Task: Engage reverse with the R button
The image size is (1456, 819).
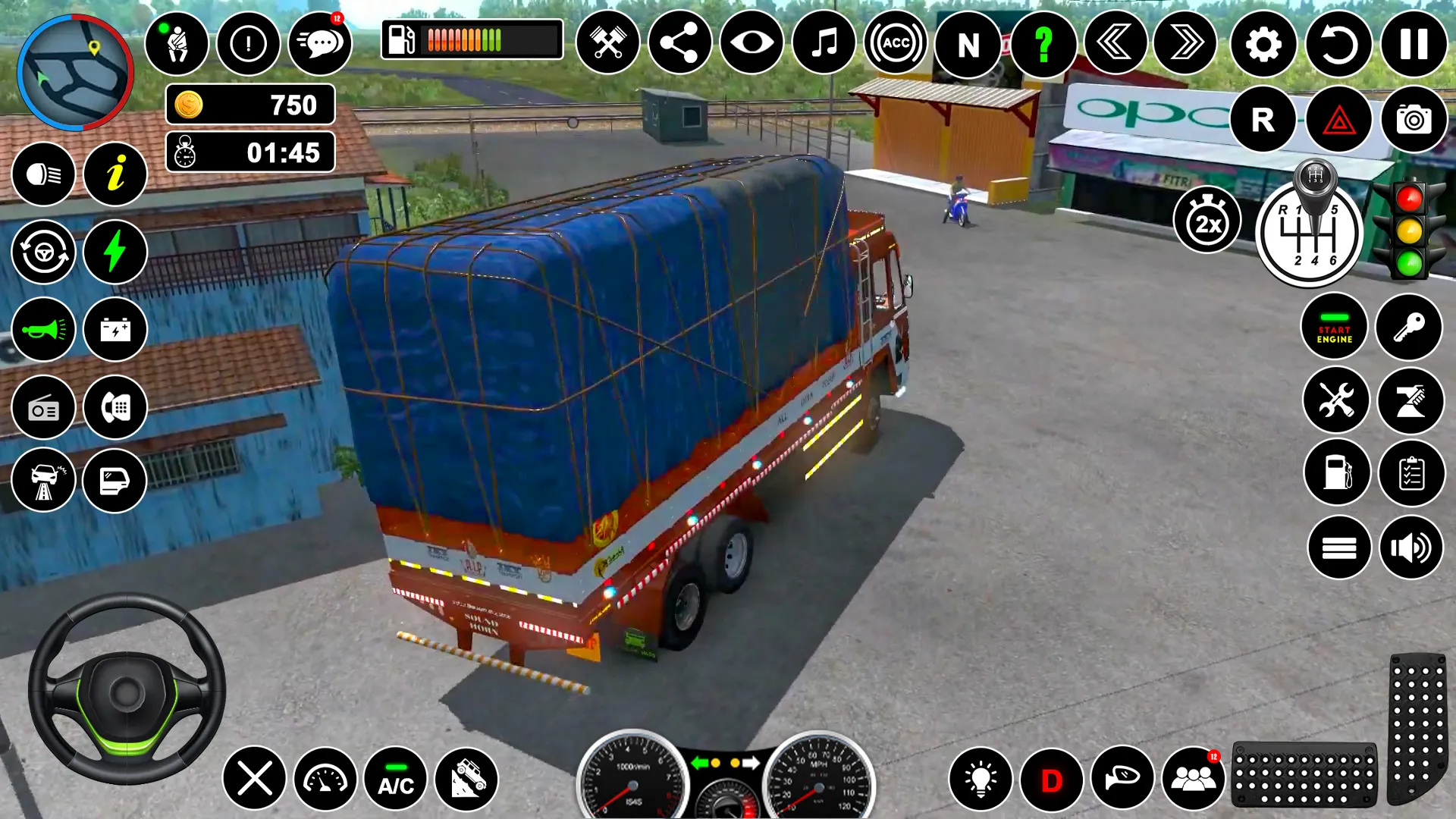Action: [1263, 120]
